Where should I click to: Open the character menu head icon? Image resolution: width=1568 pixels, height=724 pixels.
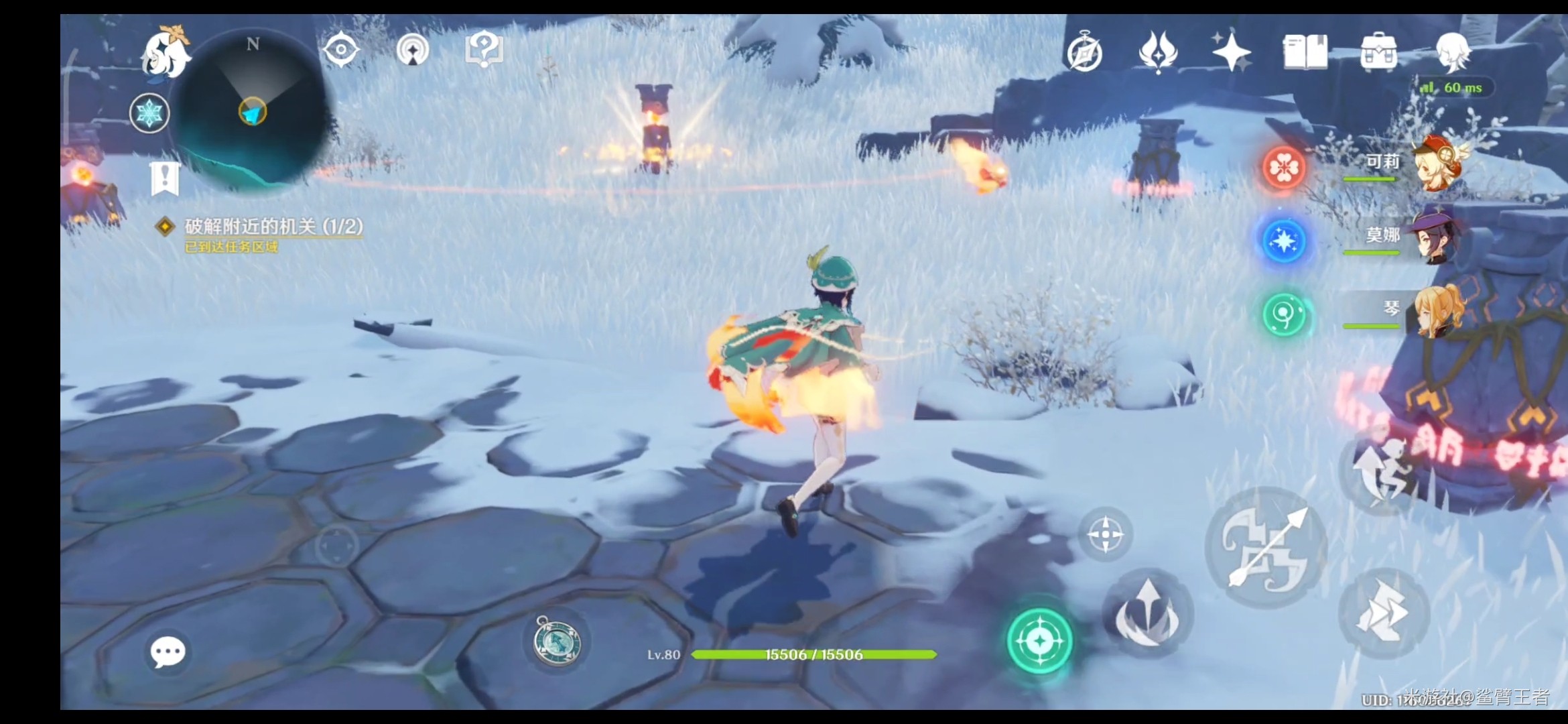[1452, 52]
